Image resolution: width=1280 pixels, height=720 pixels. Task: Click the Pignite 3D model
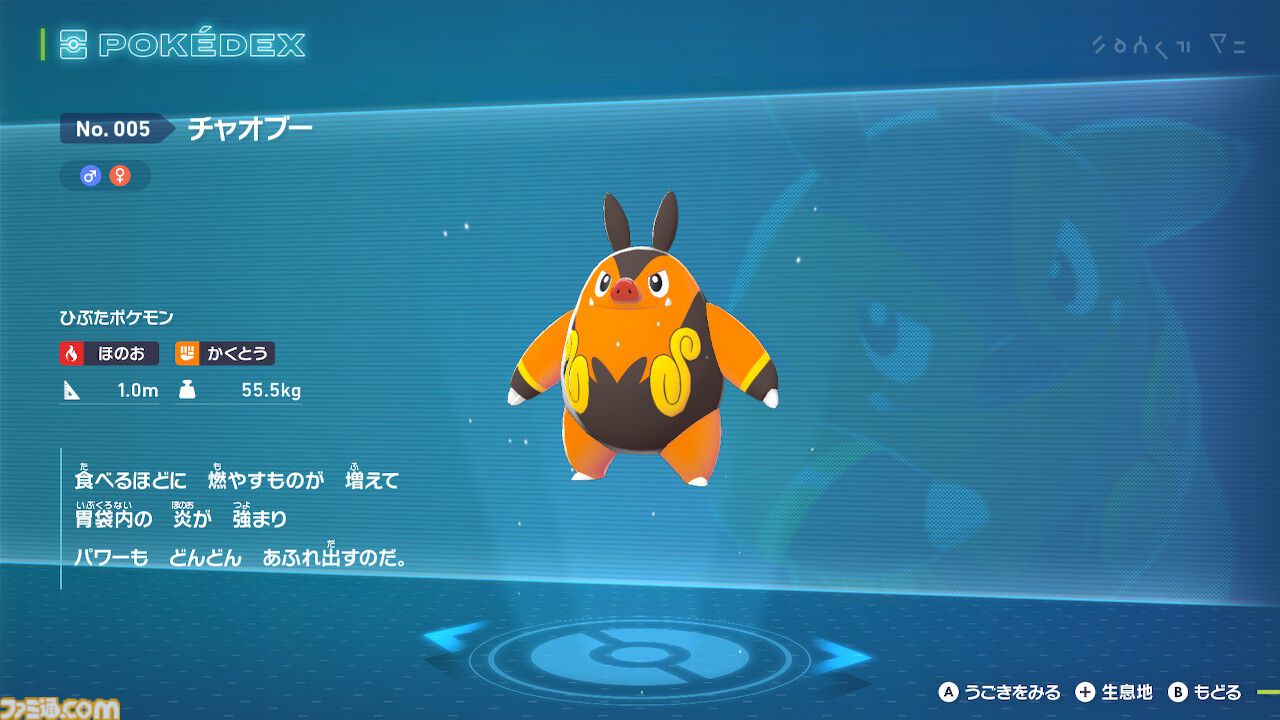(640, 350)
